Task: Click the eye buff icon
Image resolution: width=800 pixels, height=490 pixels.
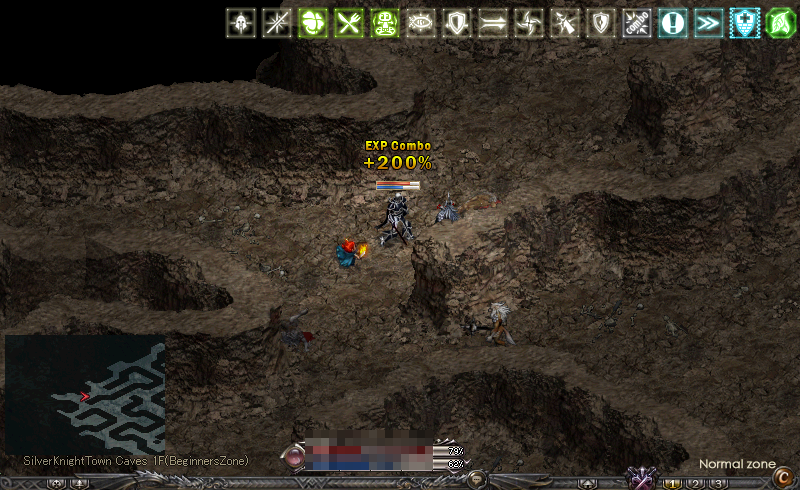Action: pos(421,23)
